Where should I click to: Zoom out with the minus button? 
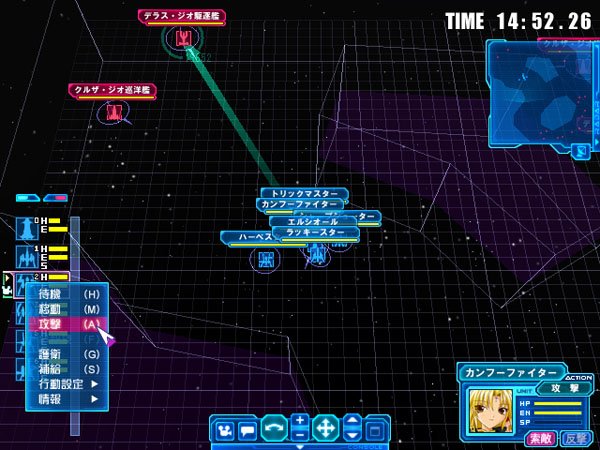299,436
